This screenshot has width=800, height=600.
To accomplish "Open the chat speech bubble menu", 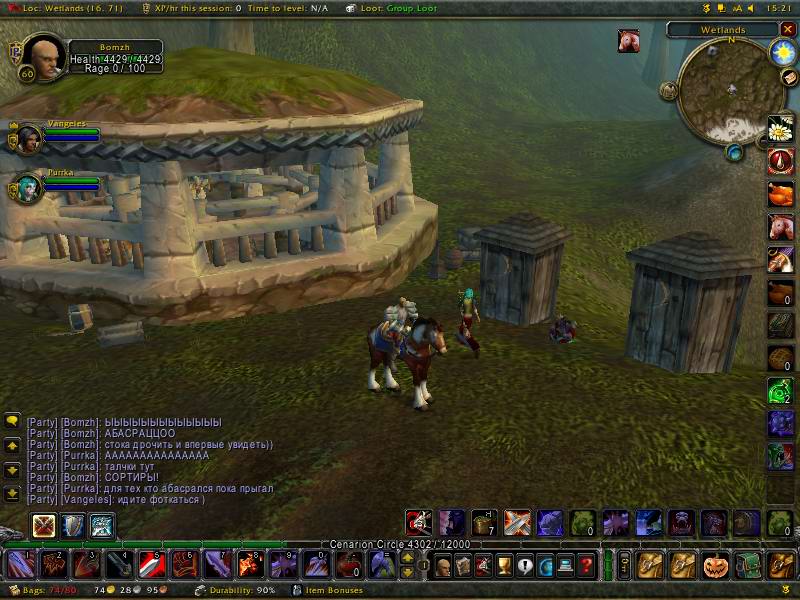I will coord(13,421).
